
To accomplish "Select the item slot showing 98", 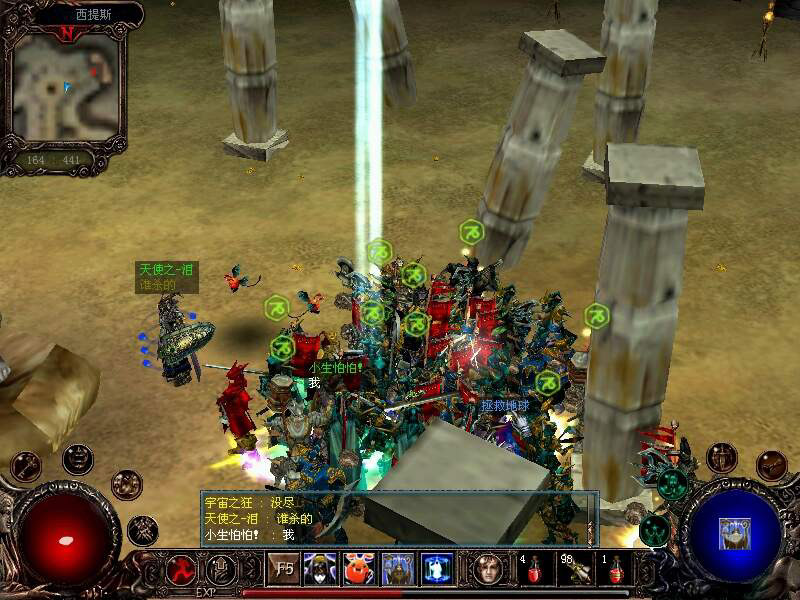I will [575, 570].
